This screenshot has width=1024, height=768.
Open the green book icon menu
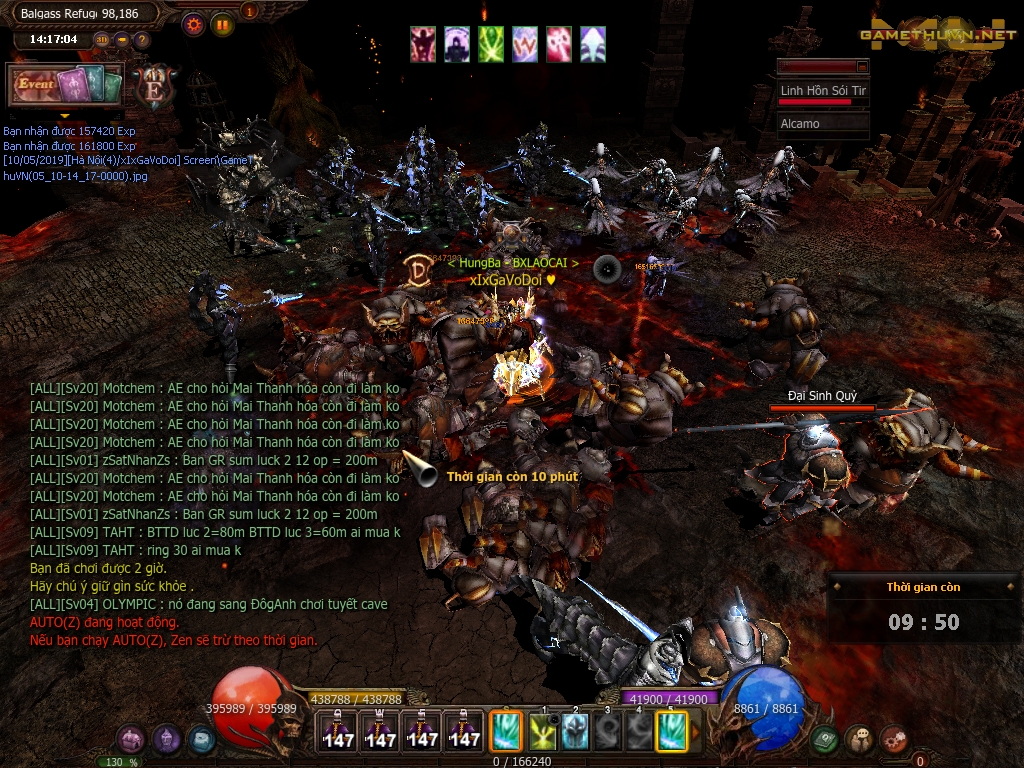pyautogui.click(x=825, y=739)
